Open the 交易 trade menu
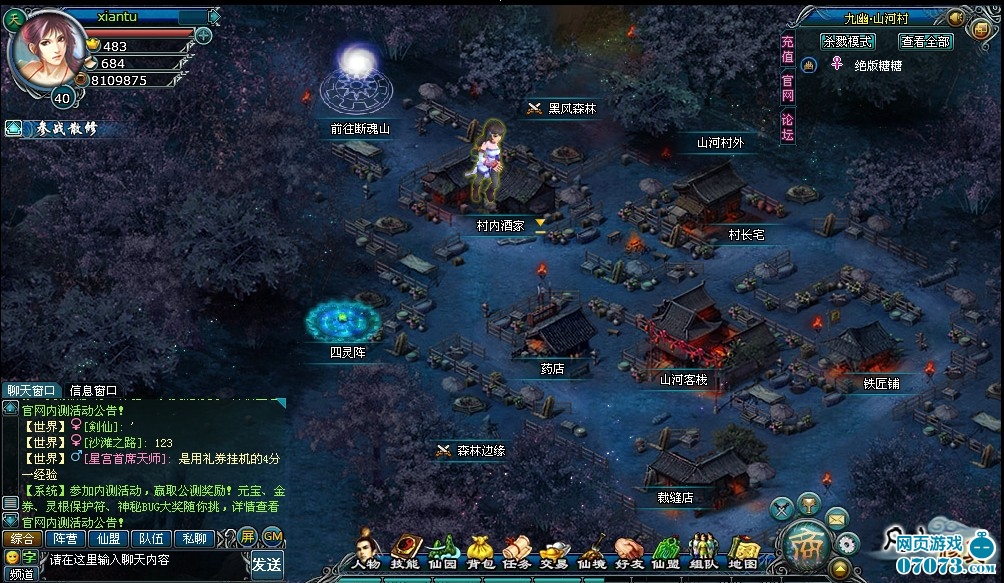 tap(552, 552)
